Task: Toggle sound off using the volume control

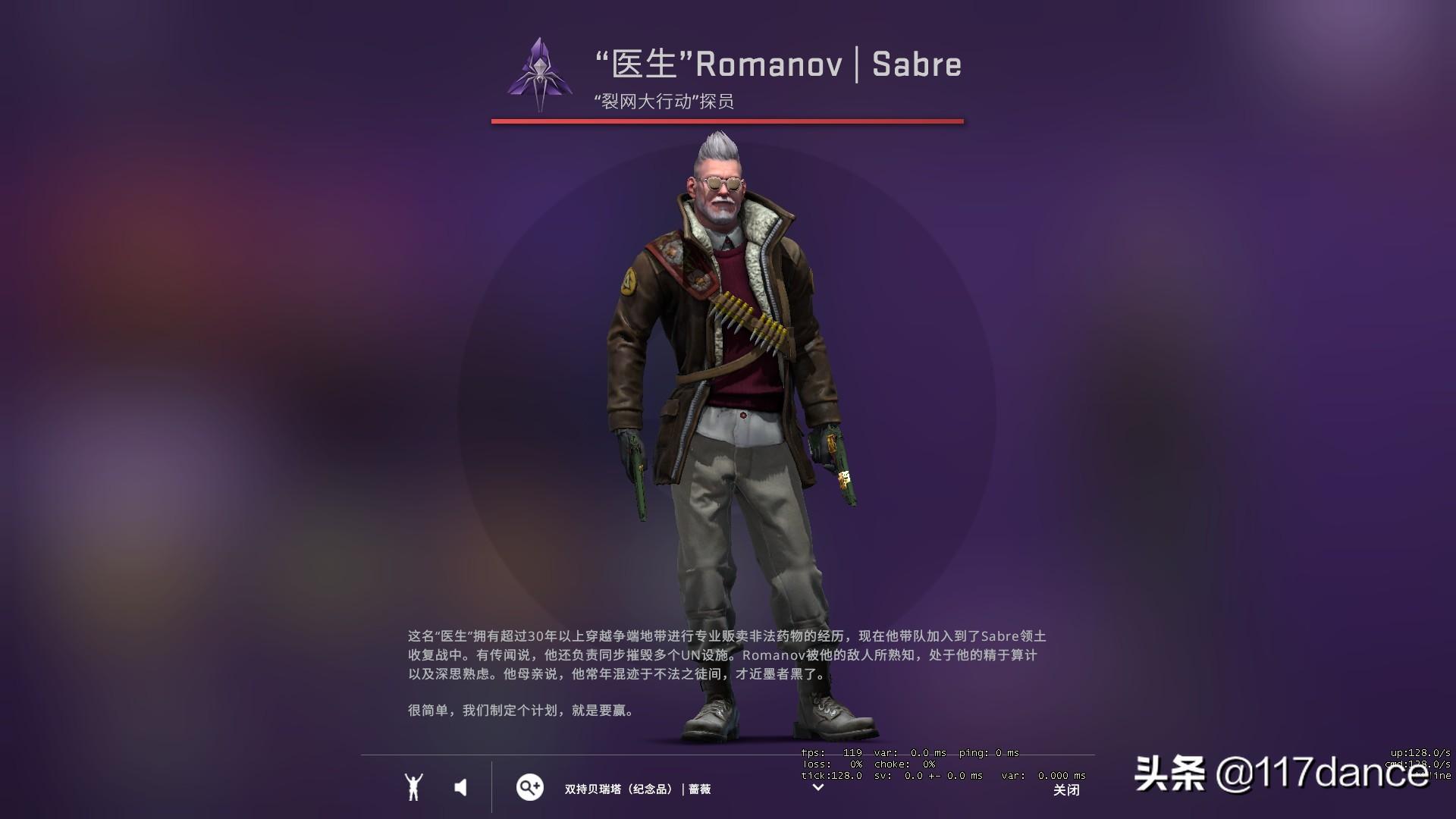Action: point(460,787)
